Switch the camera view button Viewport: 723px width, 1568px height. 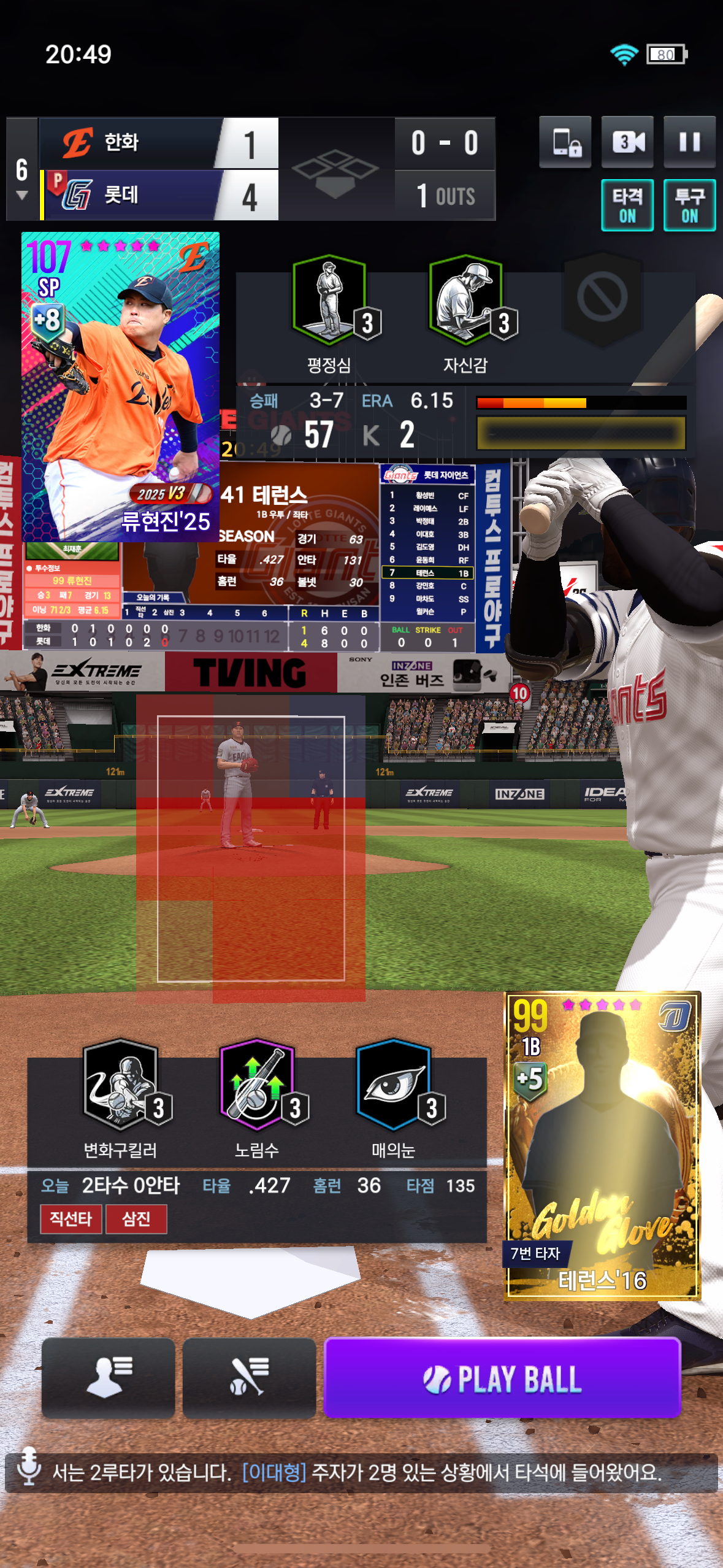627,142
